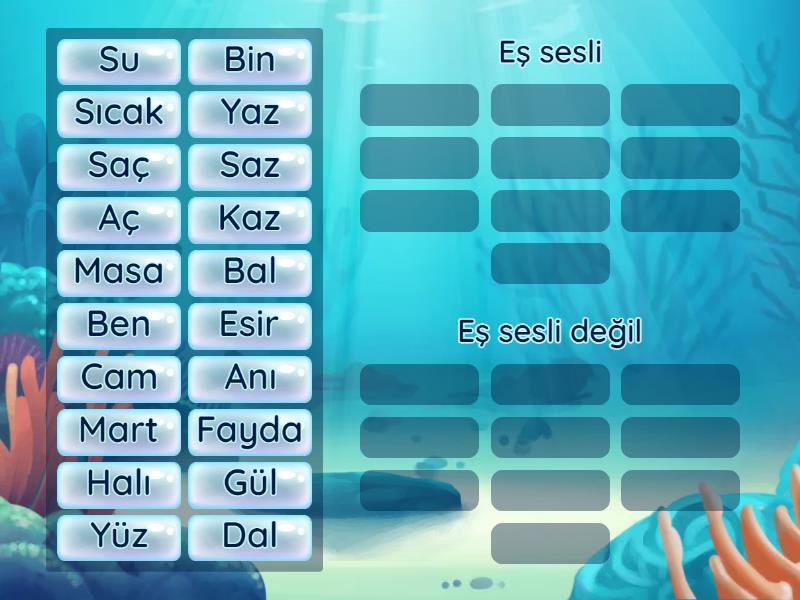Choose the 'Aç' word tile

tap(119, 220)
